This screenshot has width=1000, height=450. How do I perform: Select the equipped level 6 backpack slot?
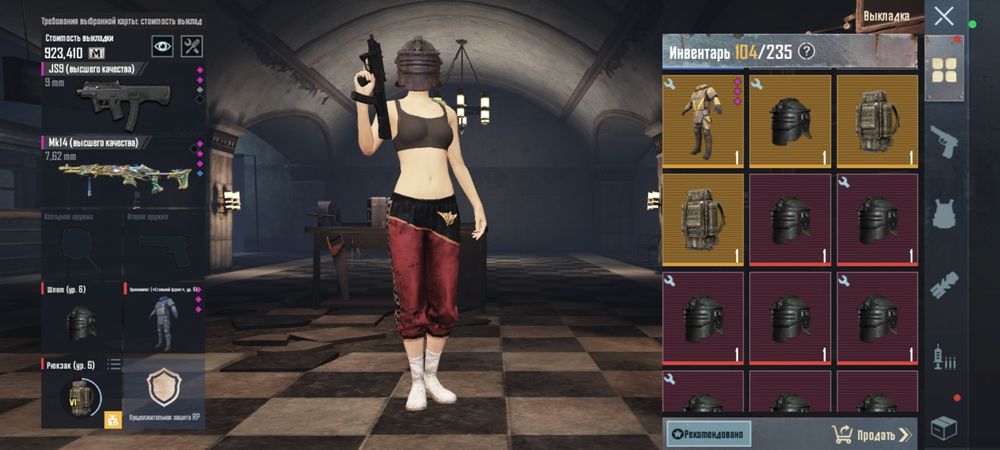point(80,392)
